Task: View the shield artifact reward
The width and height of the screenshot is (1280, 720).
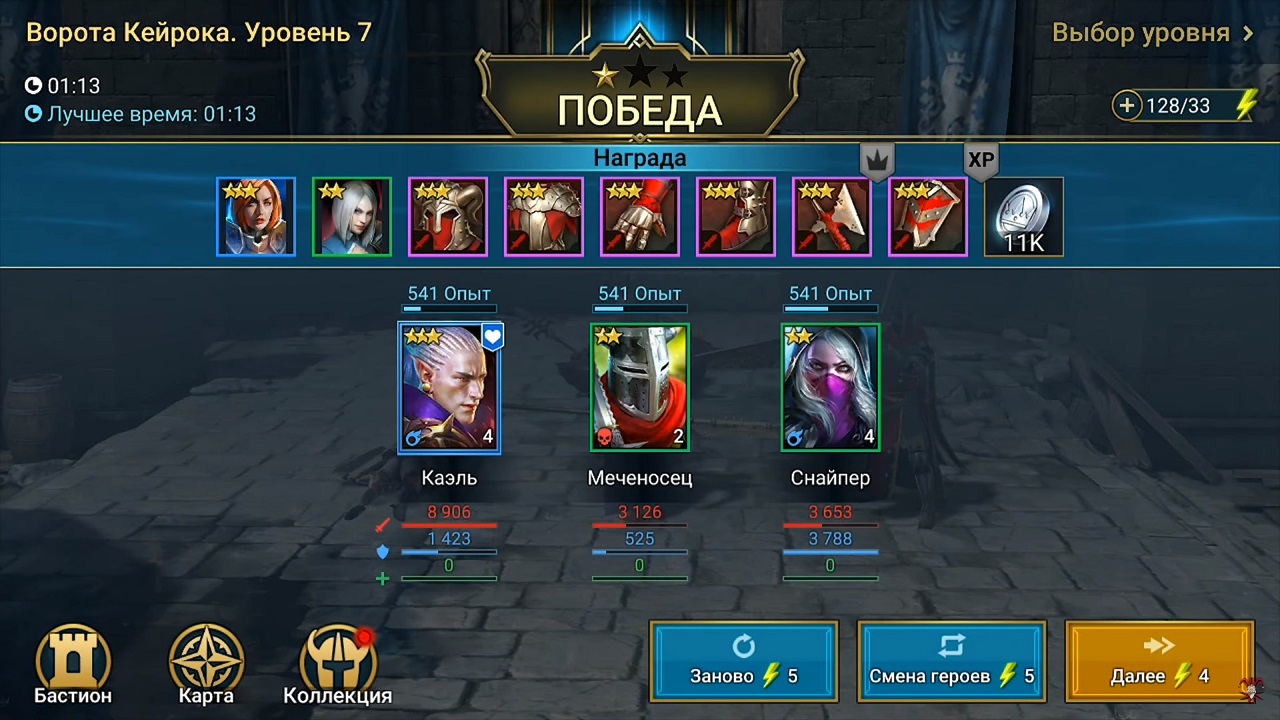Action: pyautogui.click(x=928, y=217)
